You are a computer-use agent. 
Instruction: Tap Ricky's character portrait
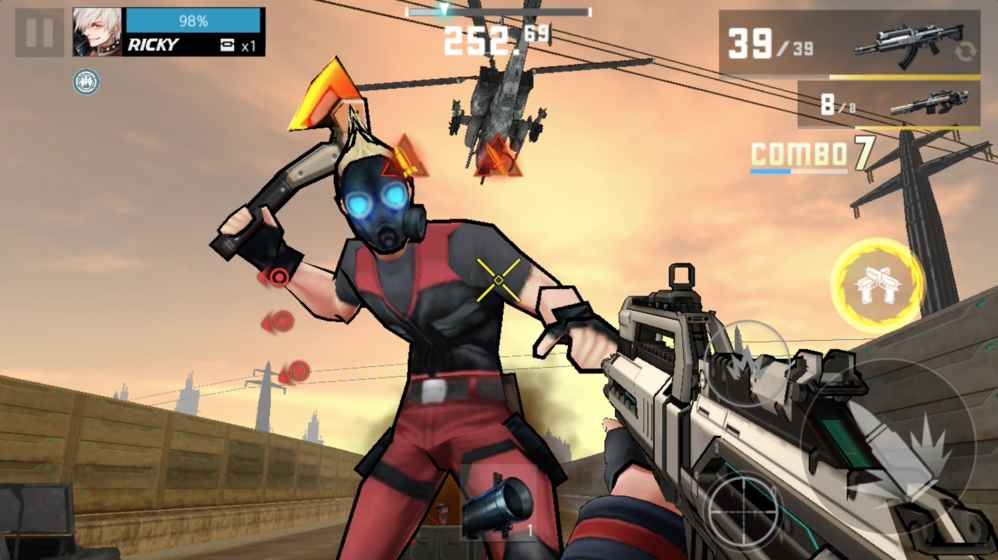[97, 32]
